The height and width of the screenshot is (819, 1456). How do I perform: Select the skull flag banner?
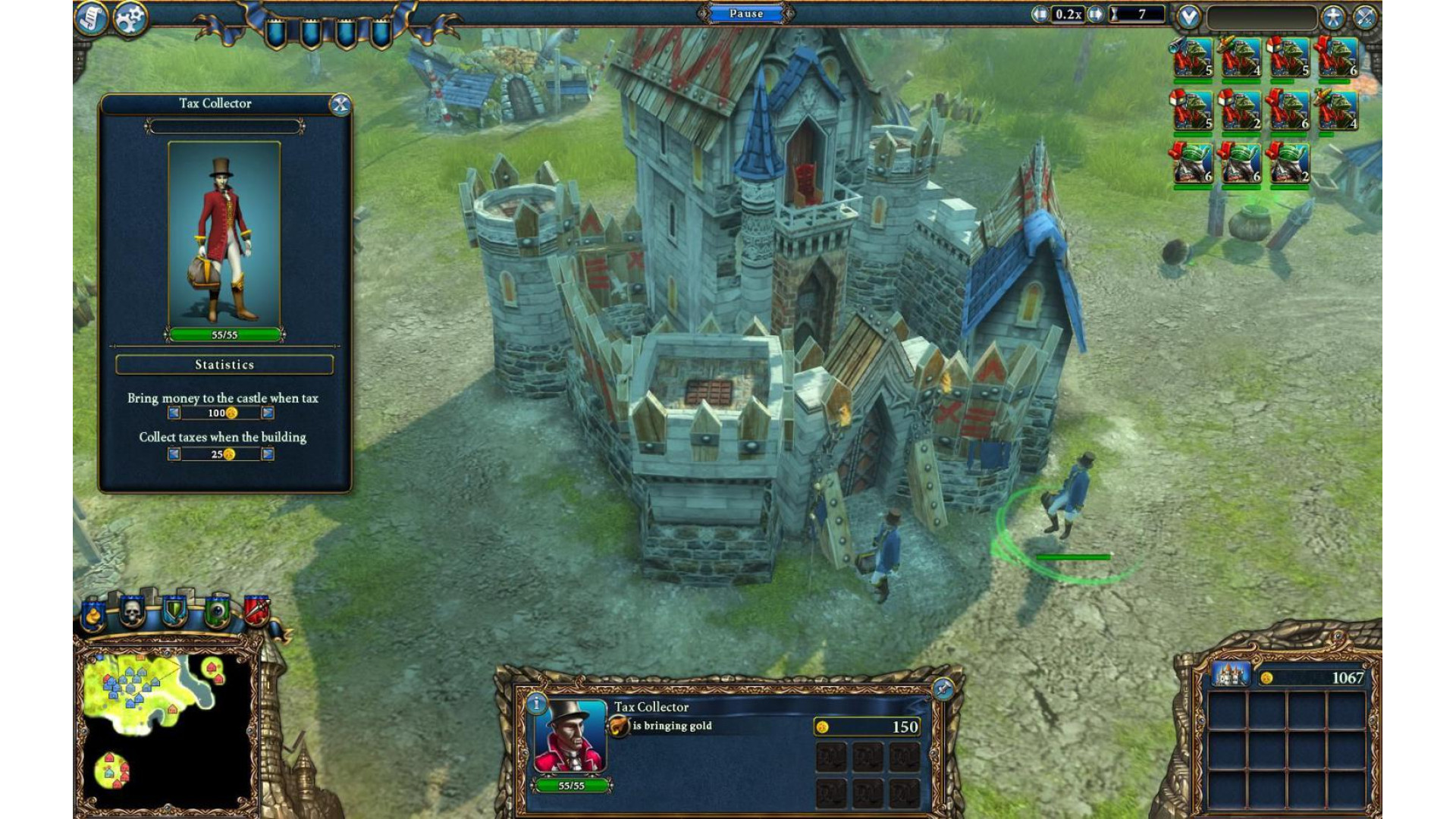pos(132,610)
